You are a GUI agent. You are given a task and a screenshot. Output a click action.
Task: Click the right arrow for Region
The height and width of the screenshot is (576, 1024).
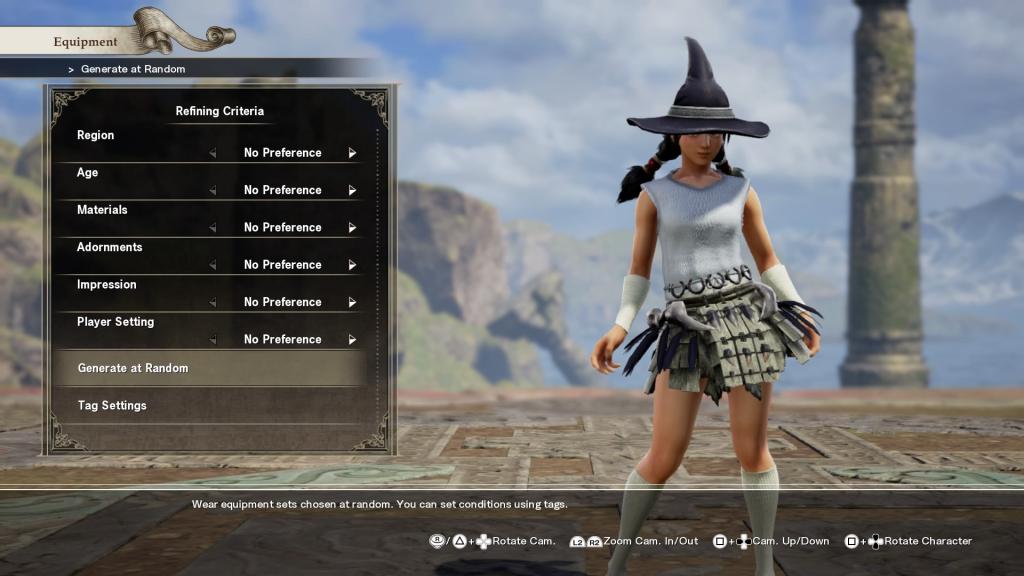point(352,153)
